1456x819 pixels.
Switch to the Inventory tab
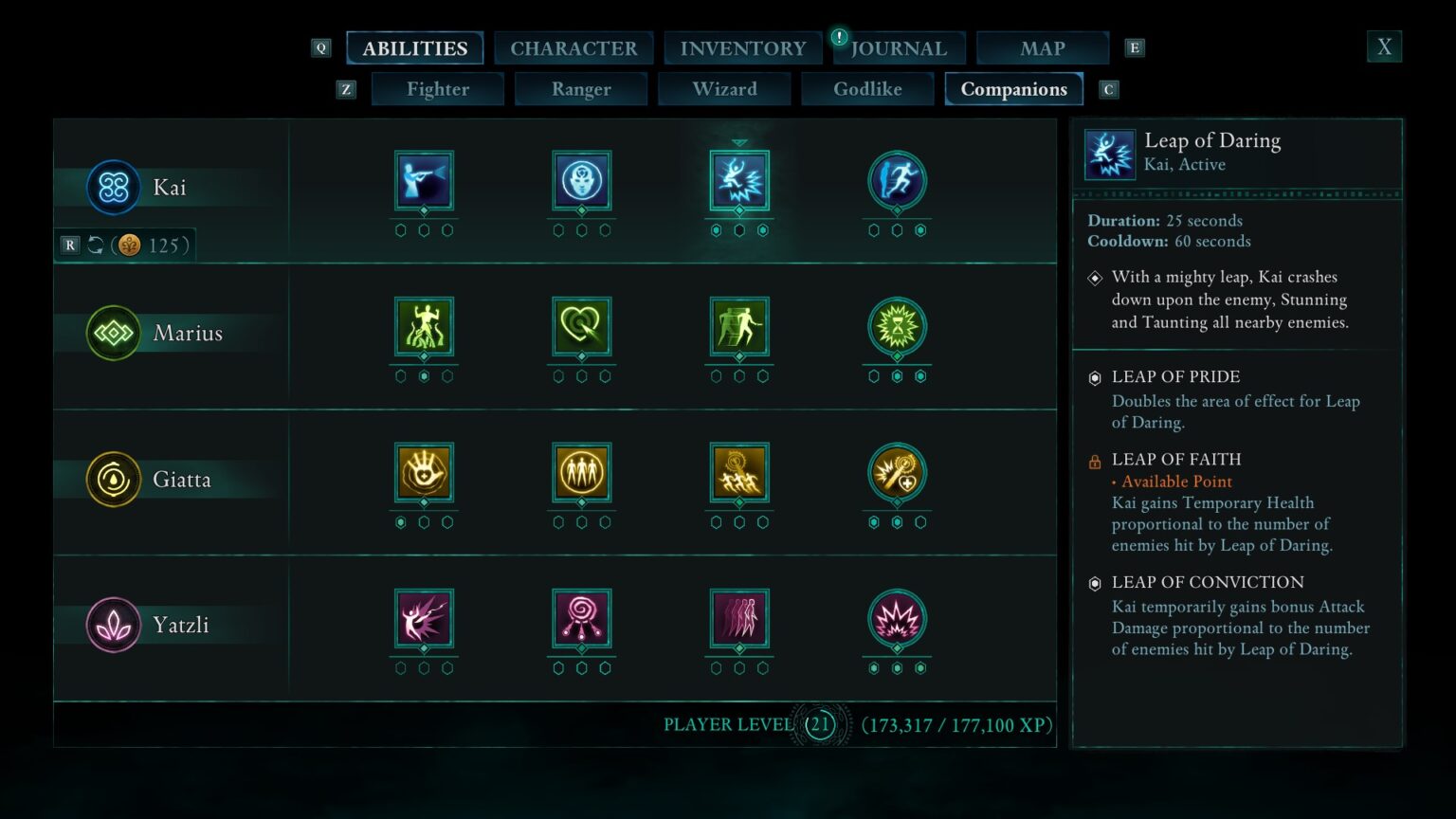[743, 47]
